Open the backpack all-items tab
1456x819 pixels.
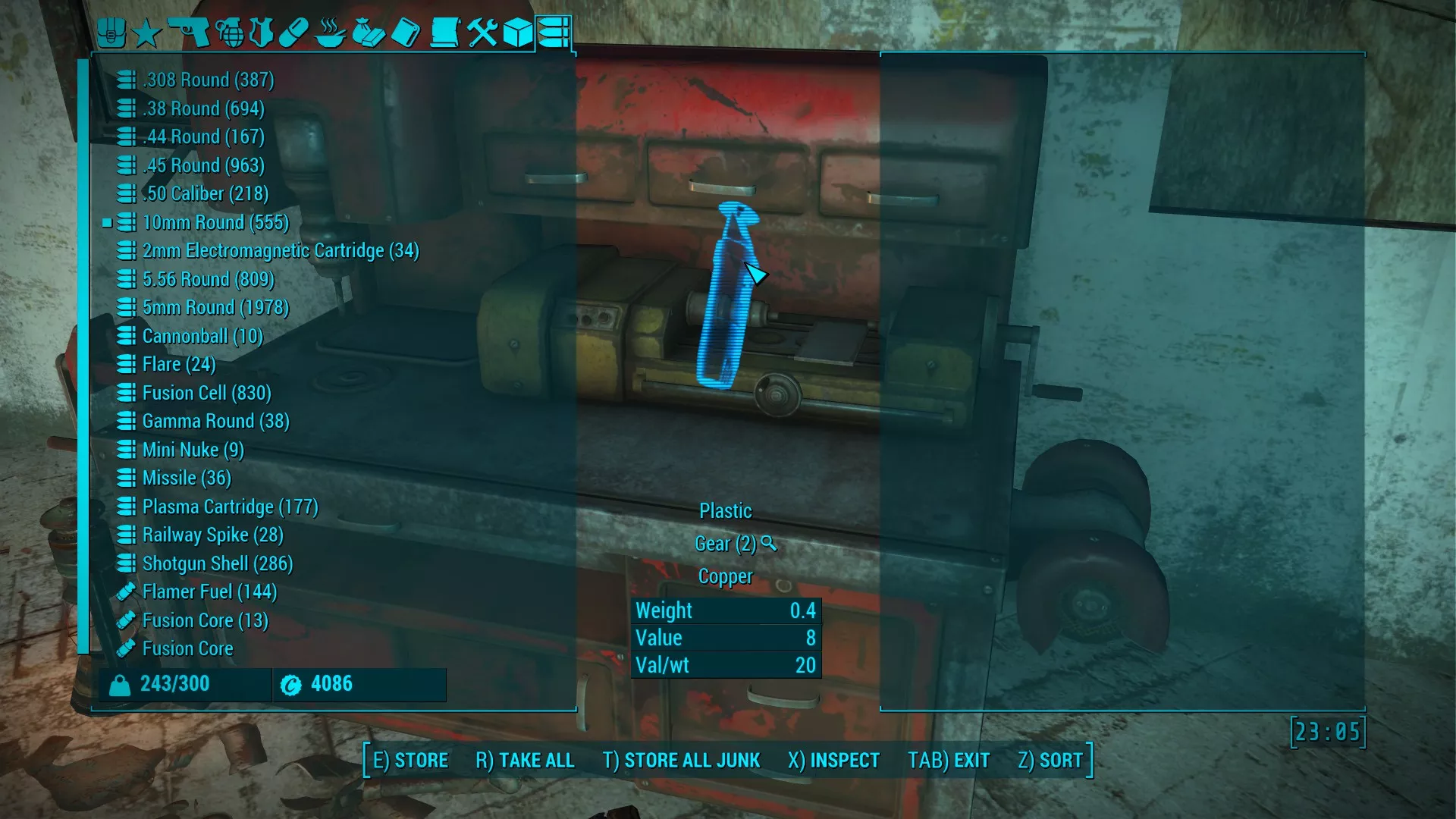pos(111,33)
